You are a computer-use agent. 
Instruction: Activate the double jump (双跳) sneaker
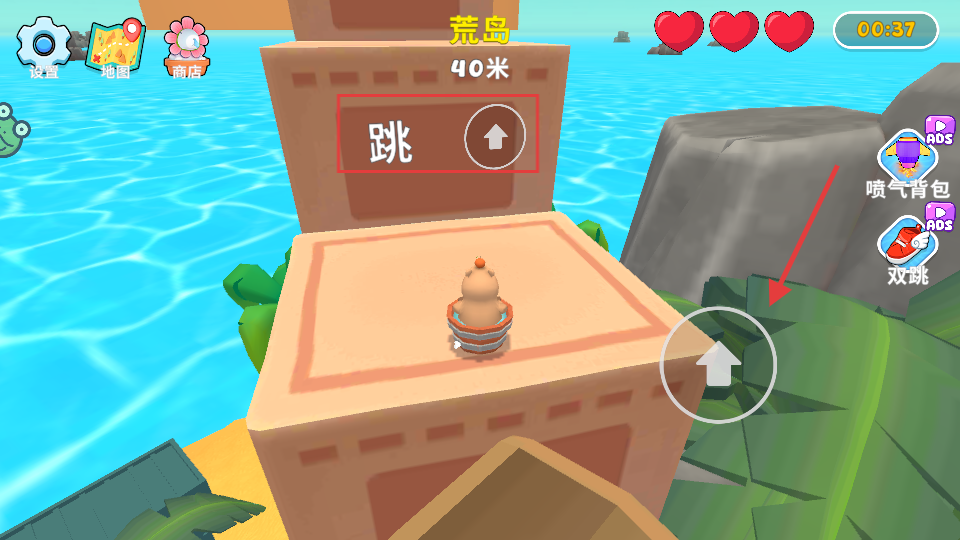pos(906,244)
